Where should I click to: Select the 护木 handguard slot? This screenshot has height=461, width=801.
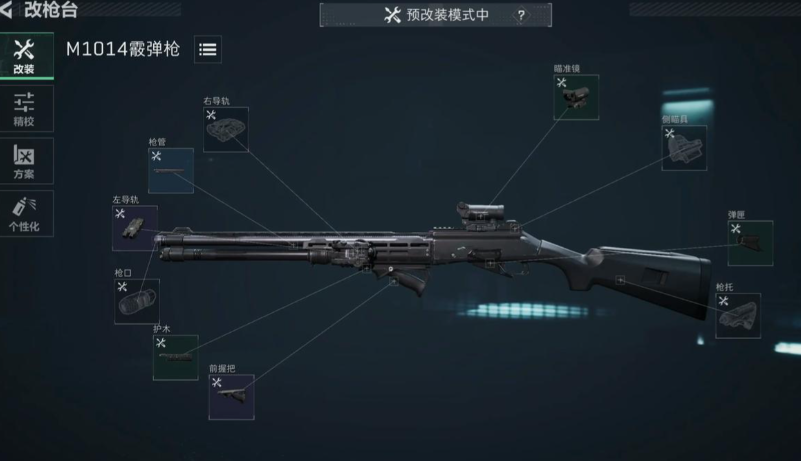[175, 357]
